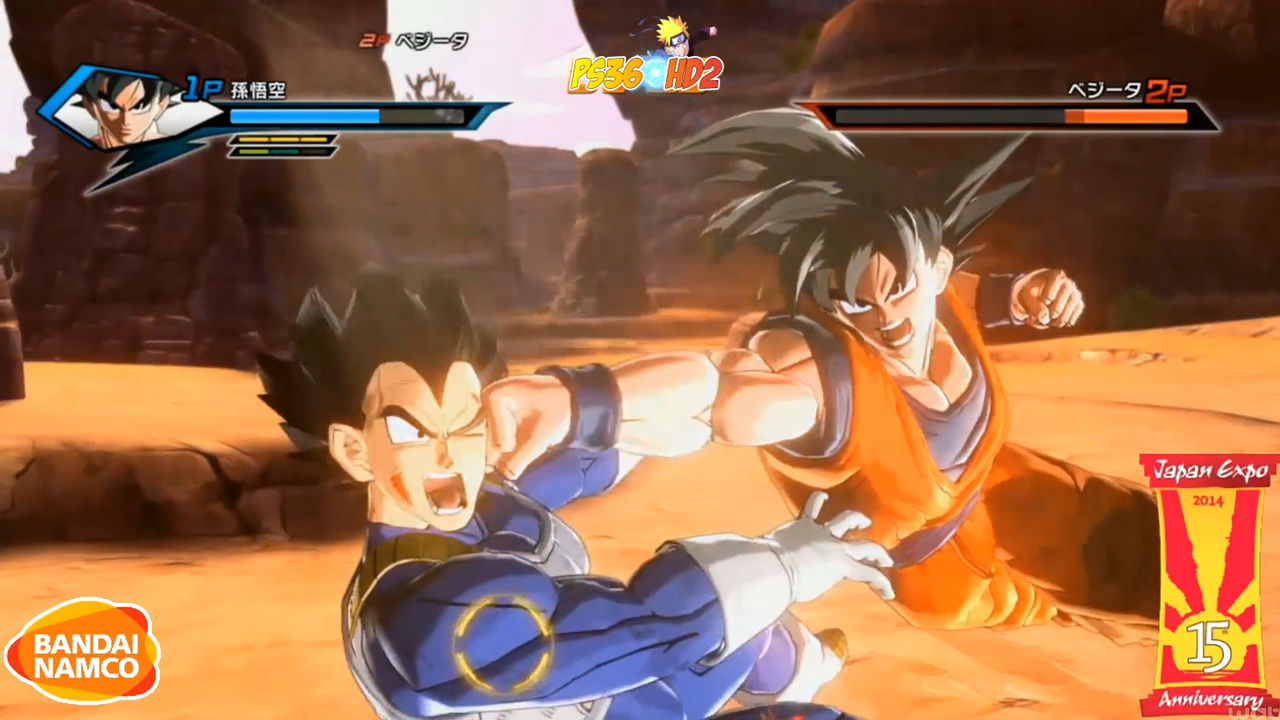This screenshot has width=1280, height=720.
Task: Open the Bandai Namco logo overlay
Action: tap(82, 652)
